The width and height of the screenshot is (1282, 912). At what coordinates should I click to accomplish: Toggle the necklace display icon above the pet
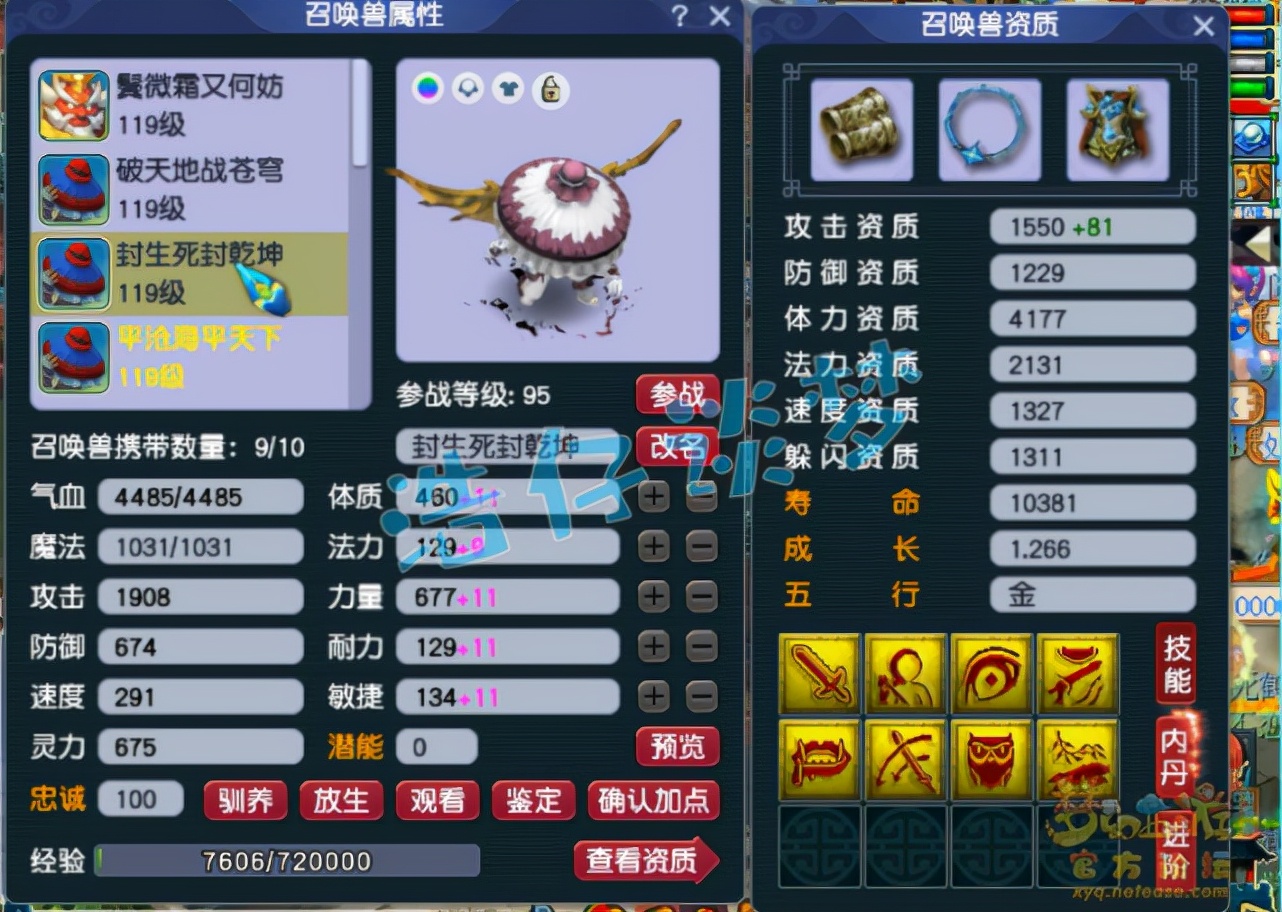point(466,90)
